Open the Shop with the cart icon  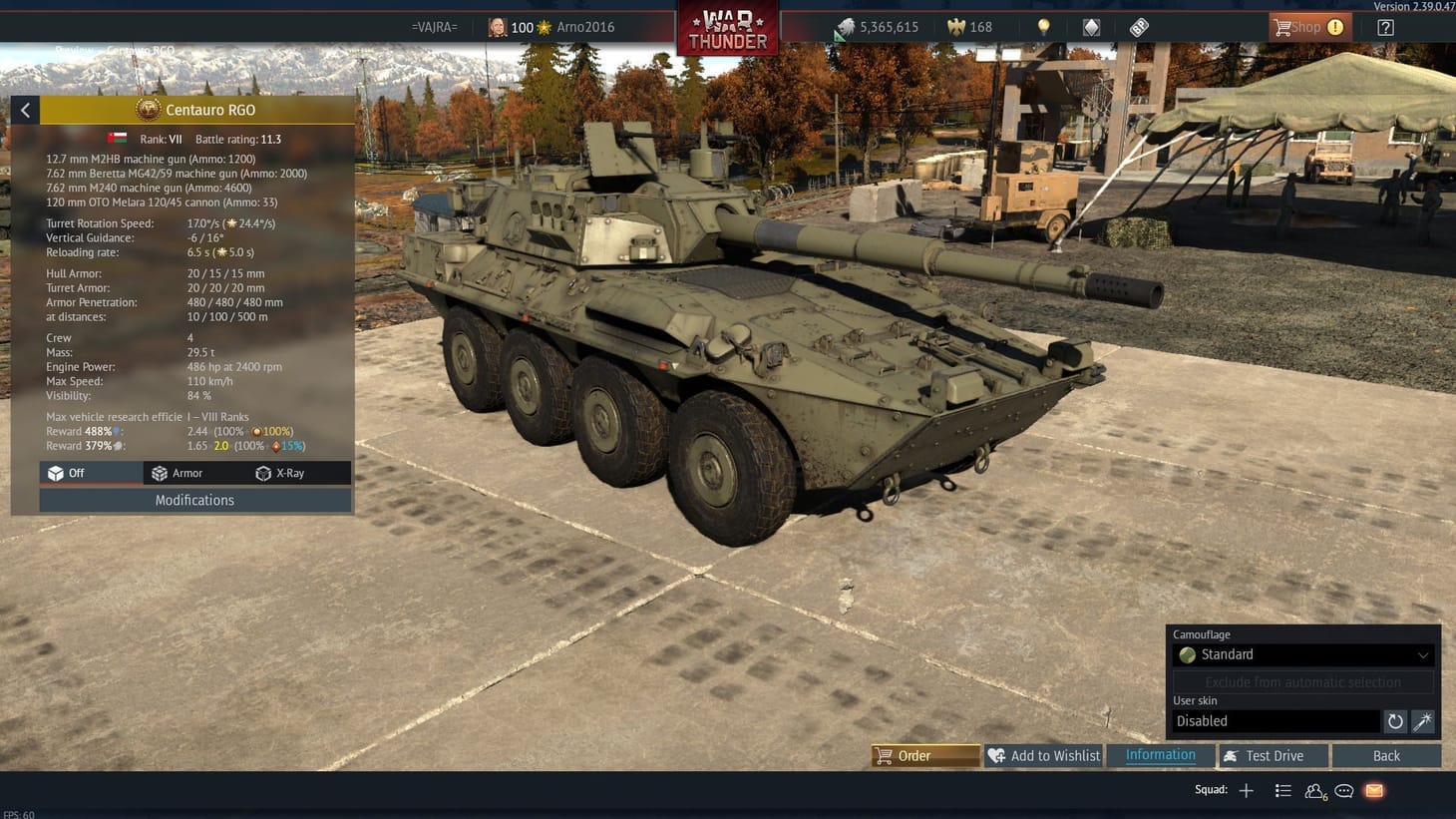click(x=1307, y=27)
